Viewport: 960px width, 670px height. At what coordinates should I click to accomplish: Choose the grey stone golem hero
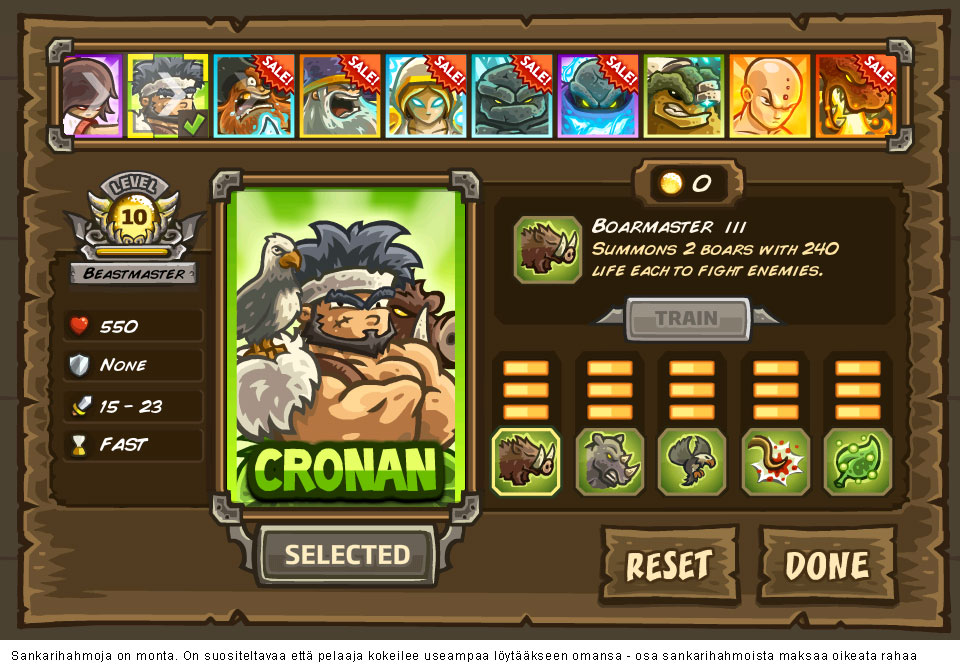512,96
